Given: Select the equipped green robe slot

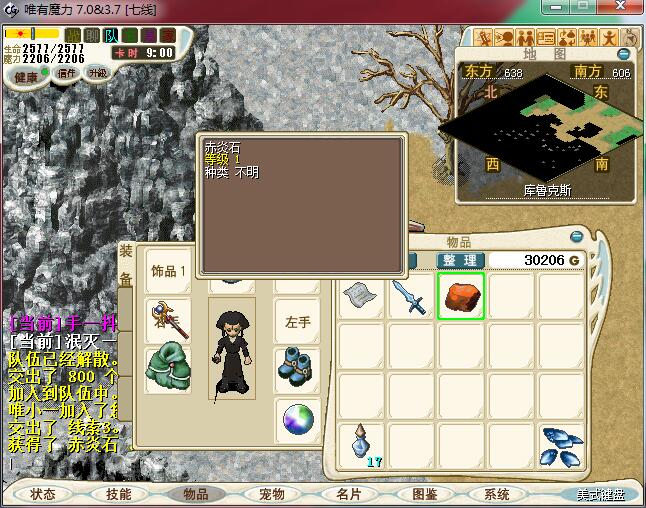Looking at the screenshot, I should (x=167, y=368).
